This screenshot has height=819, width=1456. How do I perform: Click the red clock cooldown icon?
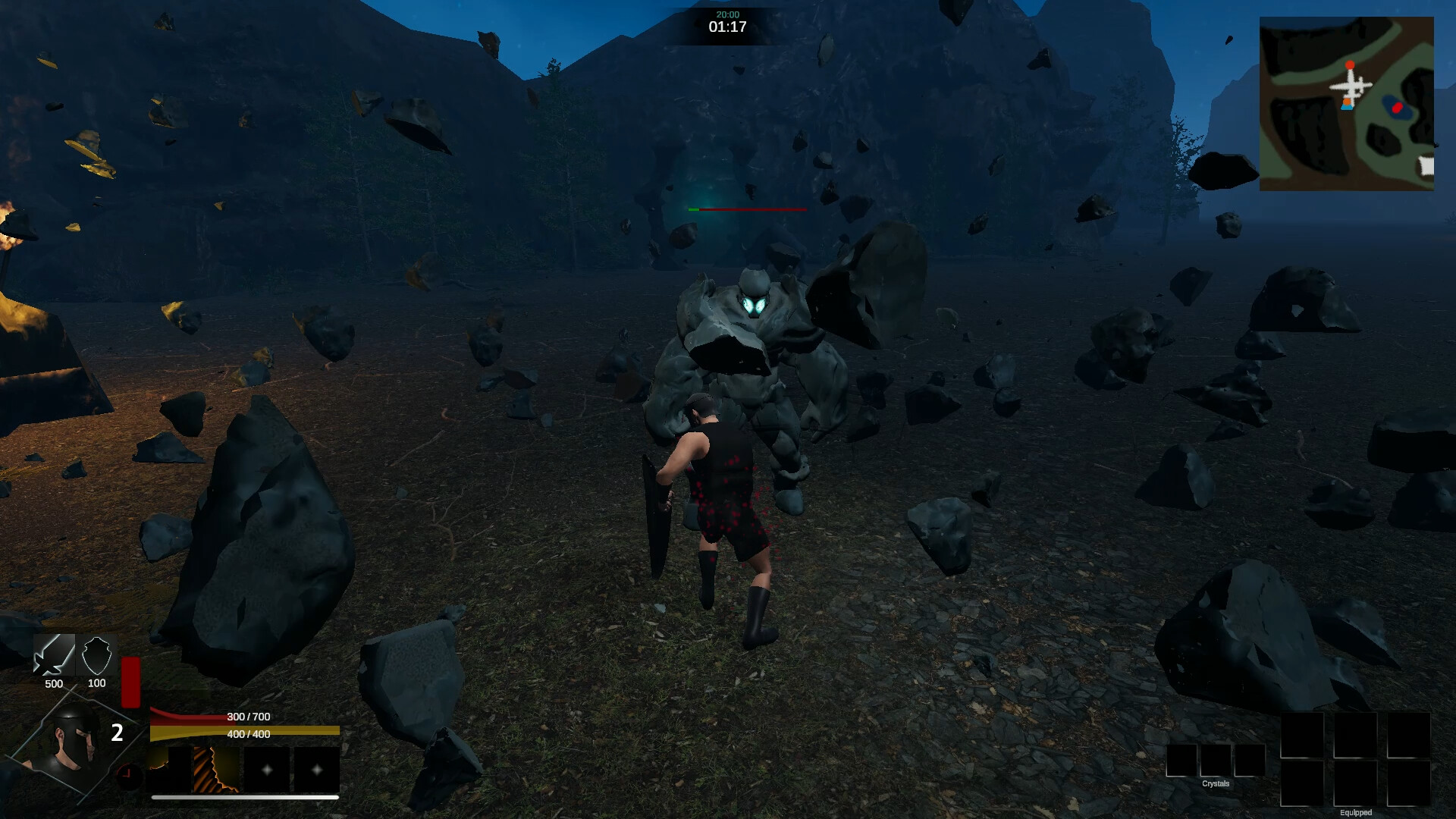click(x=130, y=775)
